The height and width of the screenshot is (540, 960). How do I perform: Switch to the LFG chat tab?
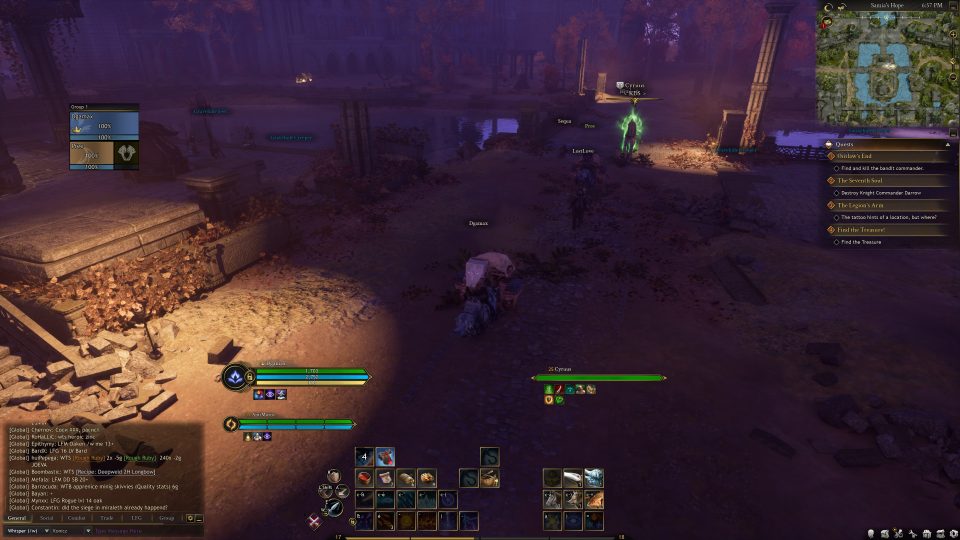pyautogui.click(x=137, y=518)
